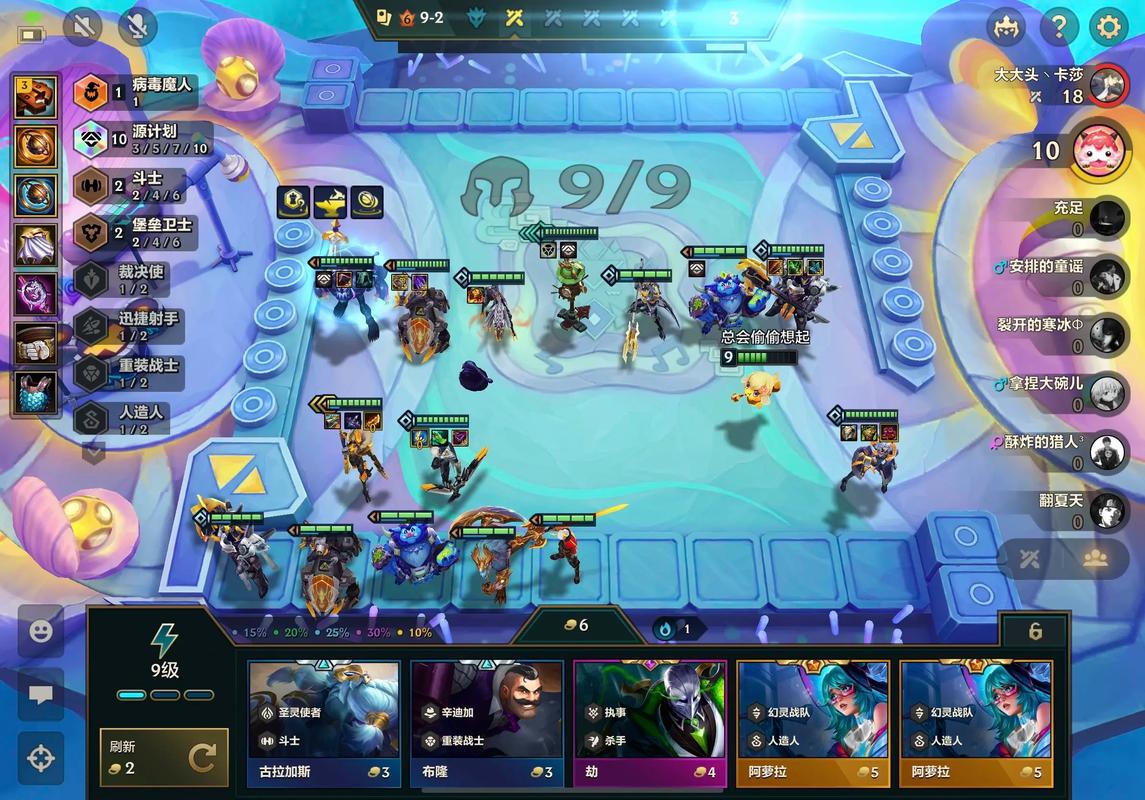
Task: Toggle the speaker mute icon
Action: pyautogui.click(x=83, y=27)
